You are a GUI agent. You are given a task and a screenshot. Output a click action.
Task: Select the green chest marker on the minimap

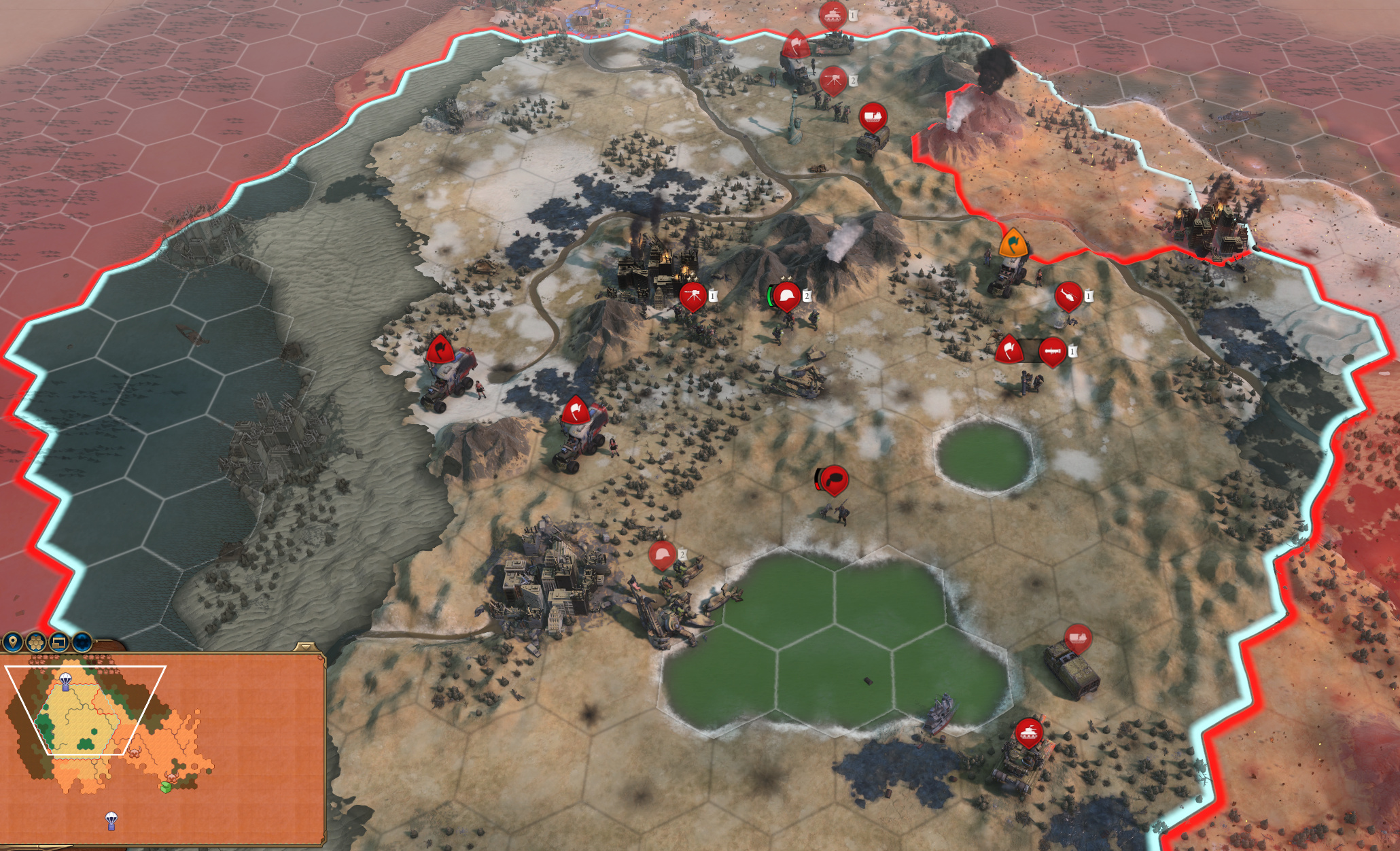coord(165,786)
